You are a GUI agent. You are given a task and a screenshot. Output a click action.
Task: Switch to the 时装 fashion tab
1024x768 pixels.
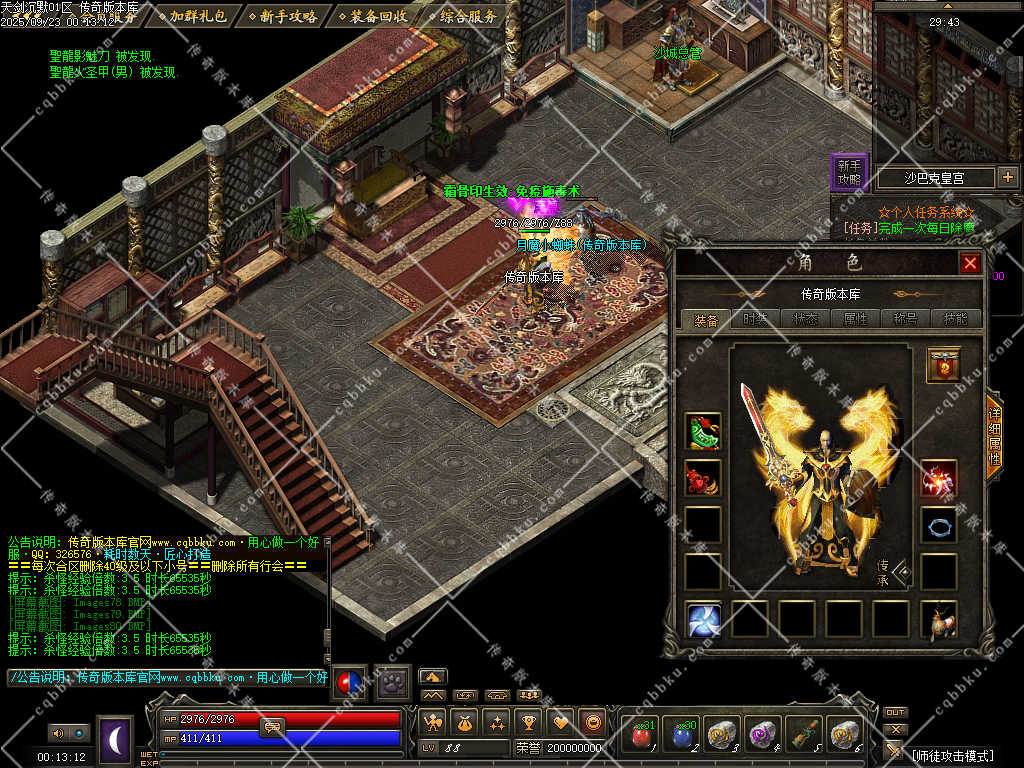click(755, 319)
